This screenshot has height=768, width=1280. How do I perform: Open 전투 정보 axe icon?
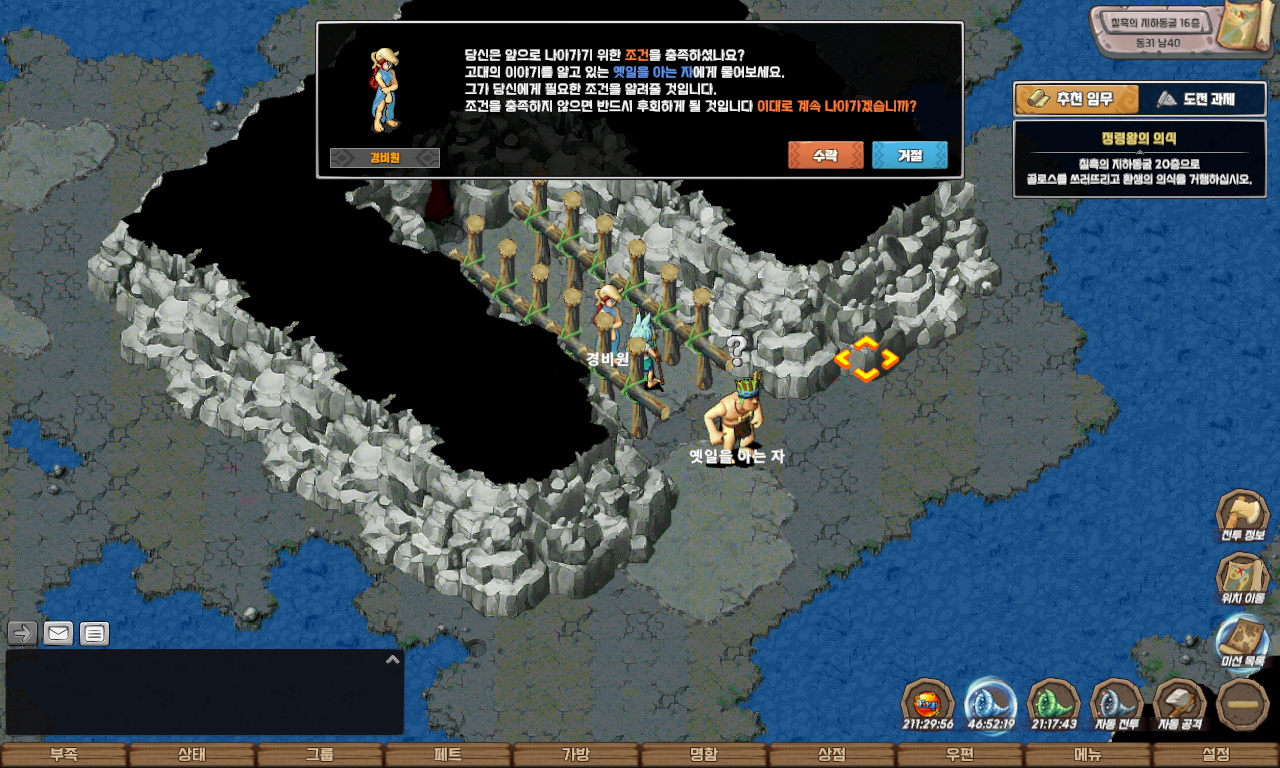point(1242,516)
